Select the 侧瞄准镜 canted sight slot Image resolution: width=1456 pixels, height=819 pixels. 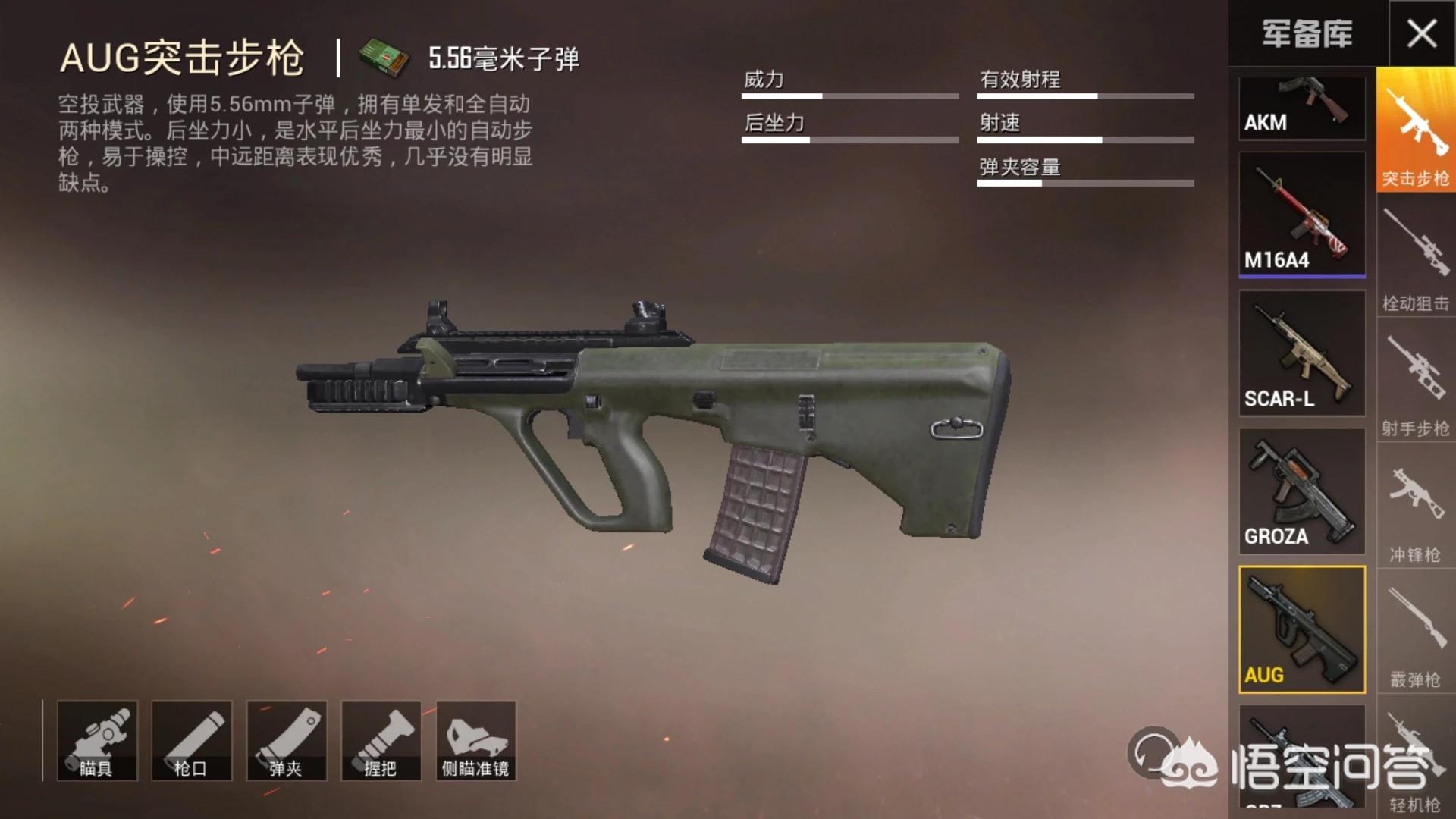coord(476,741)
